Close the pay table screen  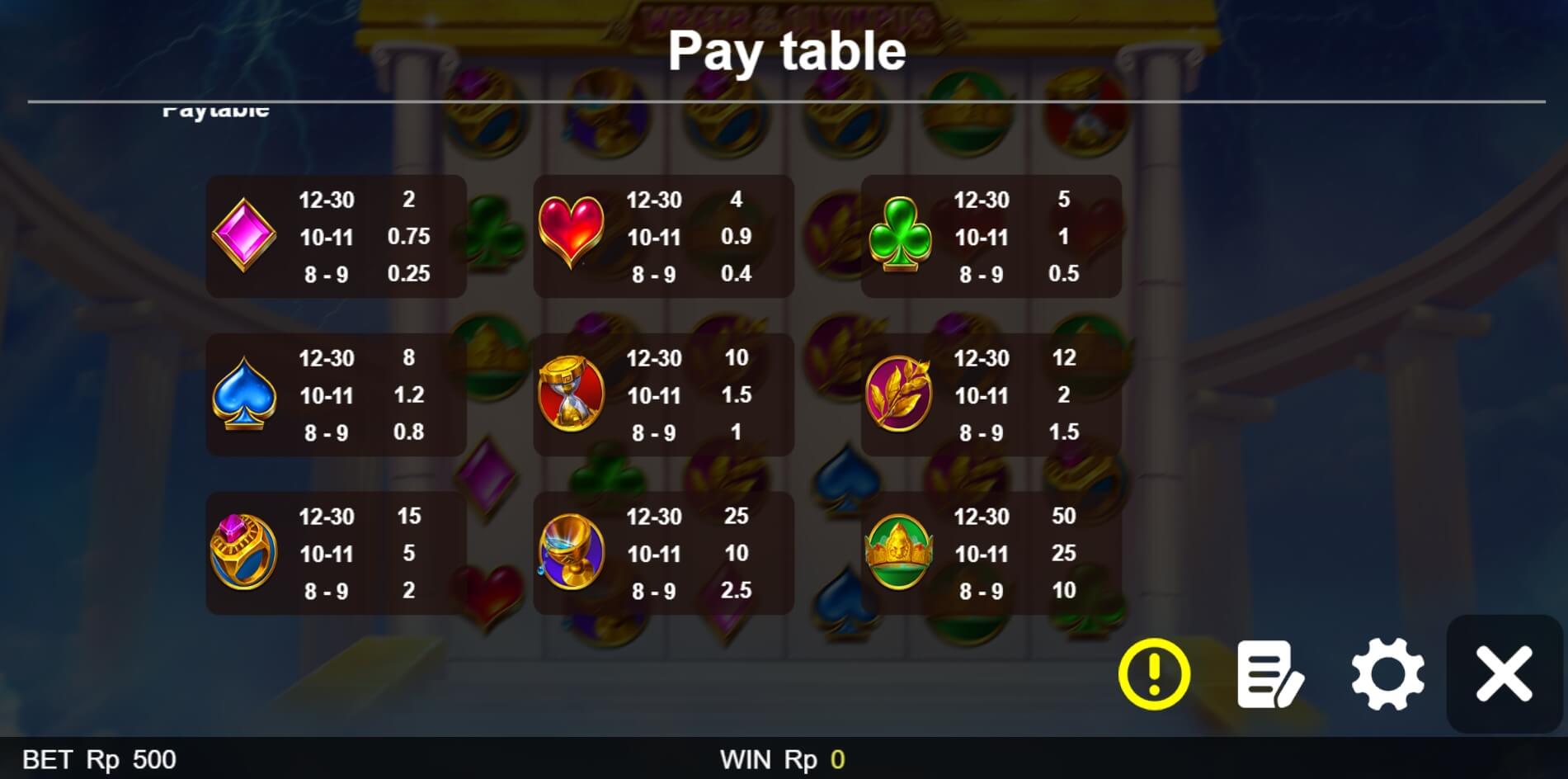(x=1504, y=673)
